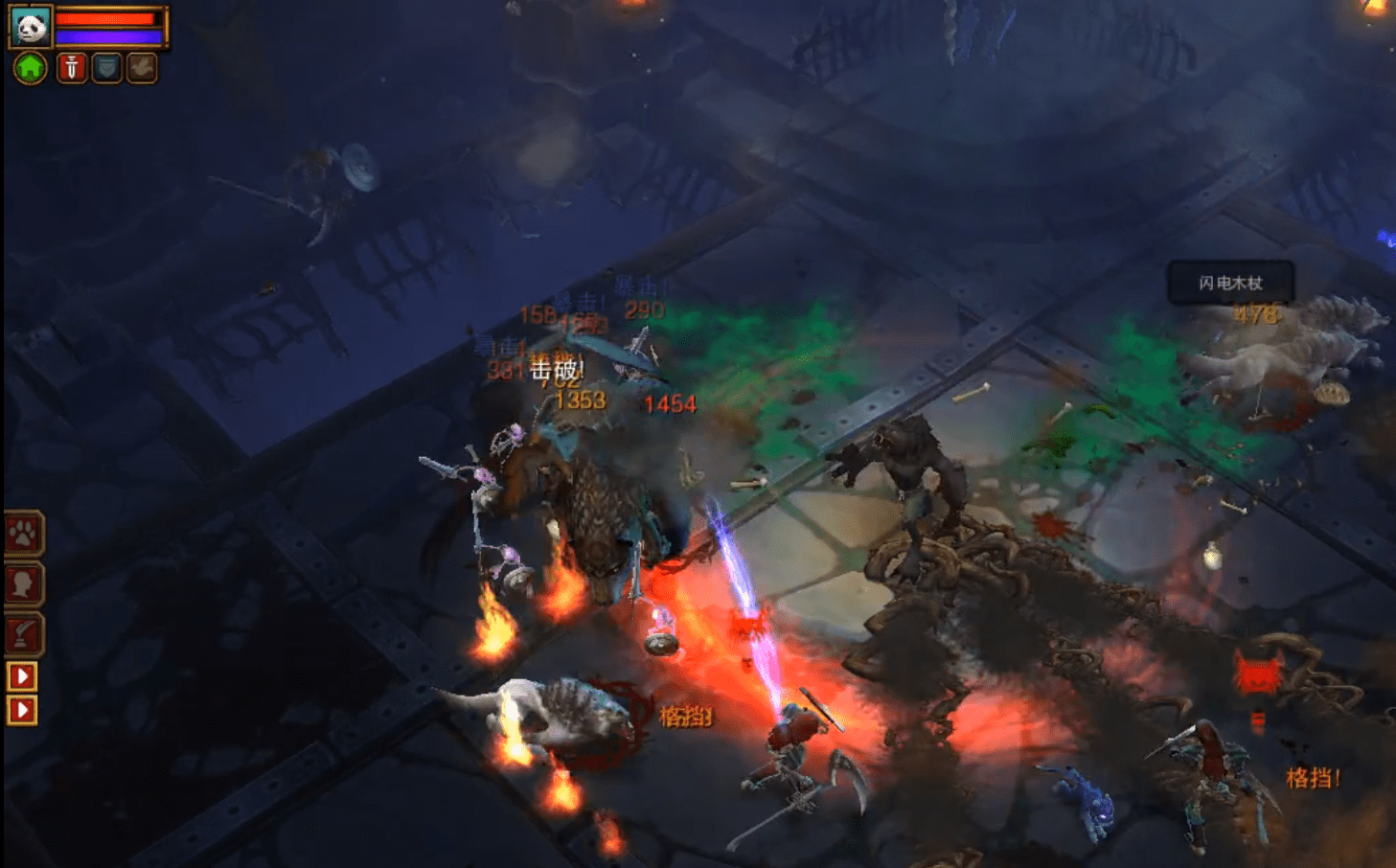This screenshot has width=1396, height=868.
Task: Send pet to town with green house icon
Action: 31,68
